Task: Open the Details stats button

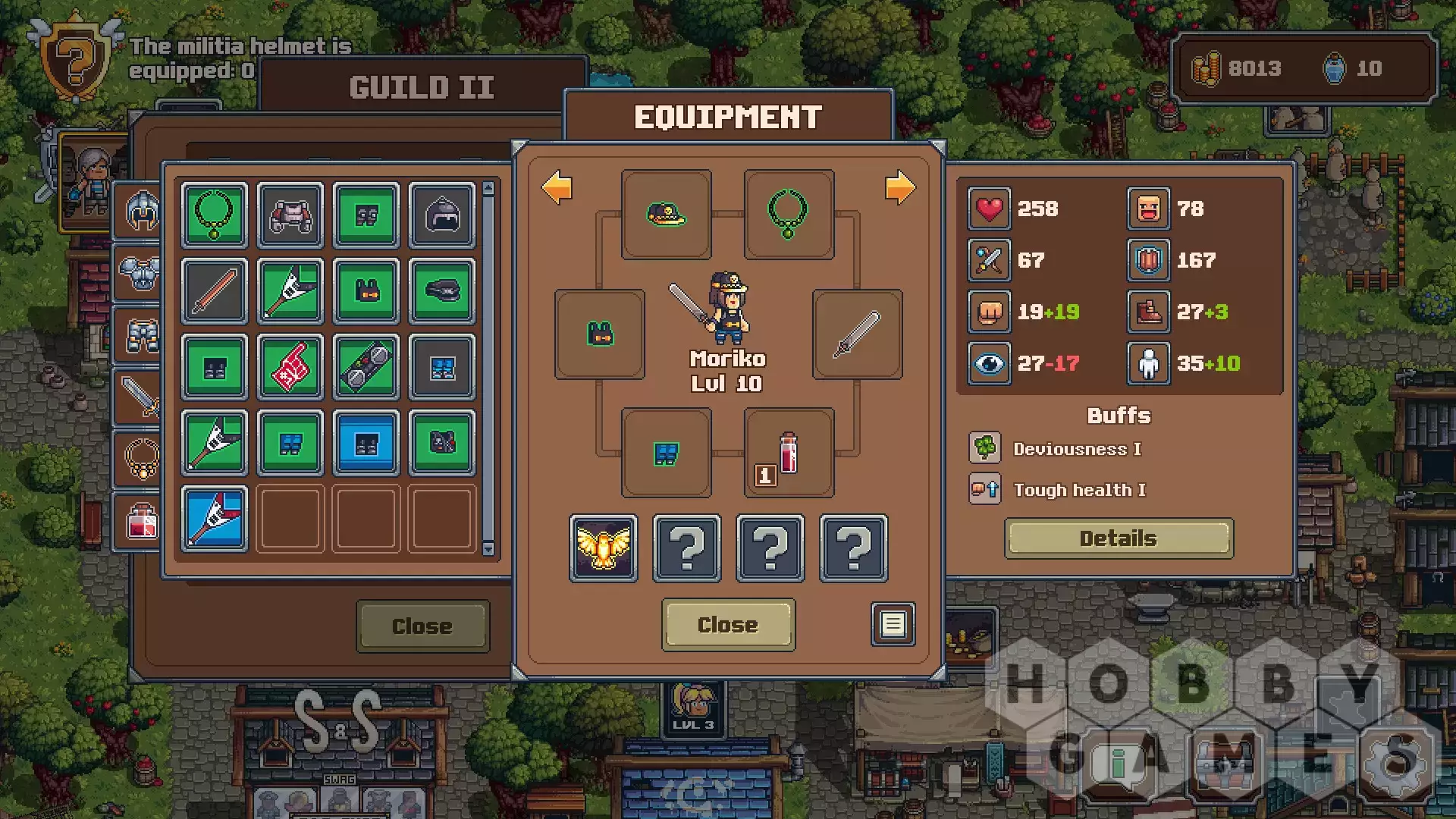Action: (1119, 538)
